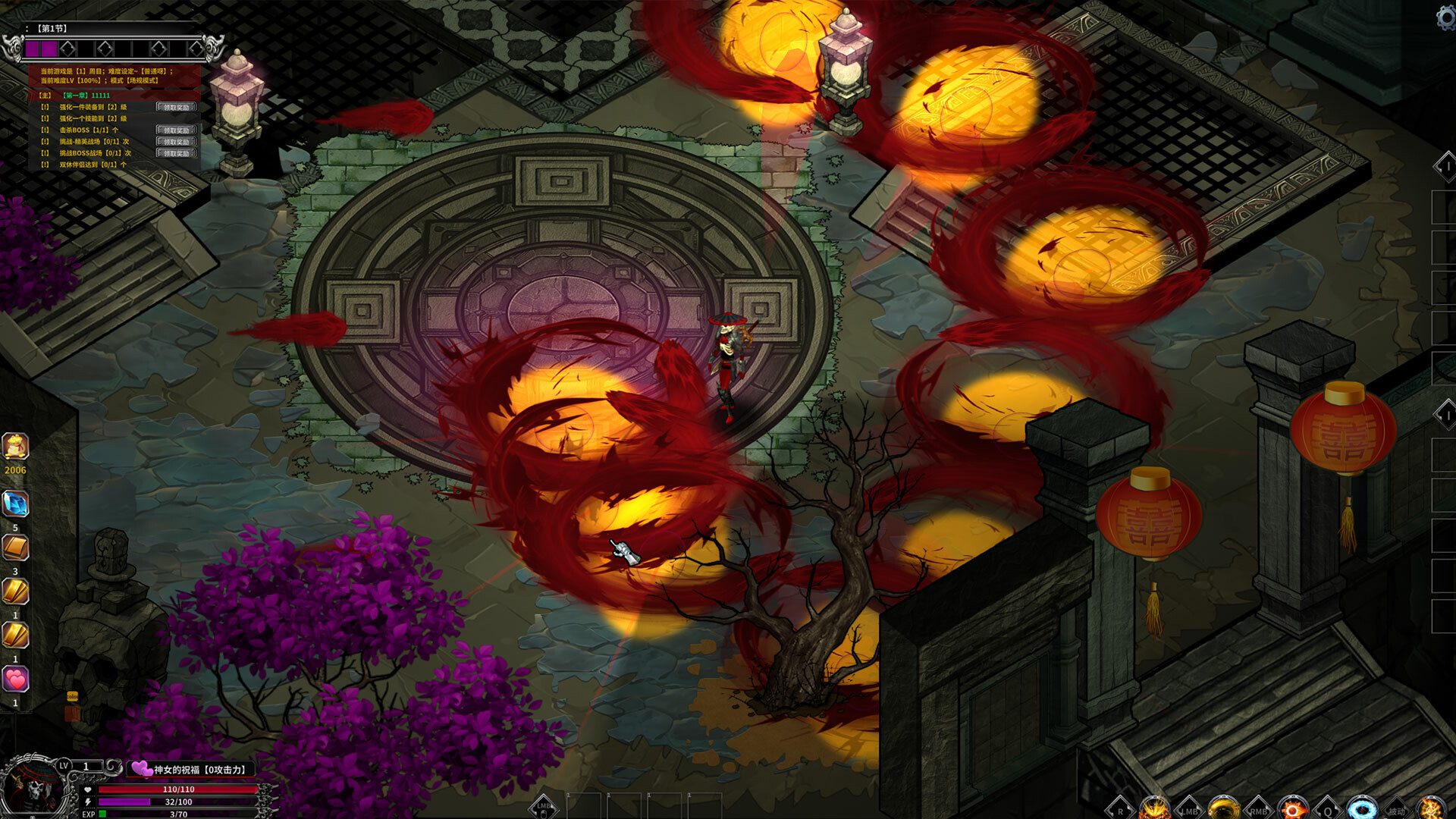Click the blue gem icon in the left sidebar
The height and width of the screenshot is (819, 1456).
(x=17, y=502)
